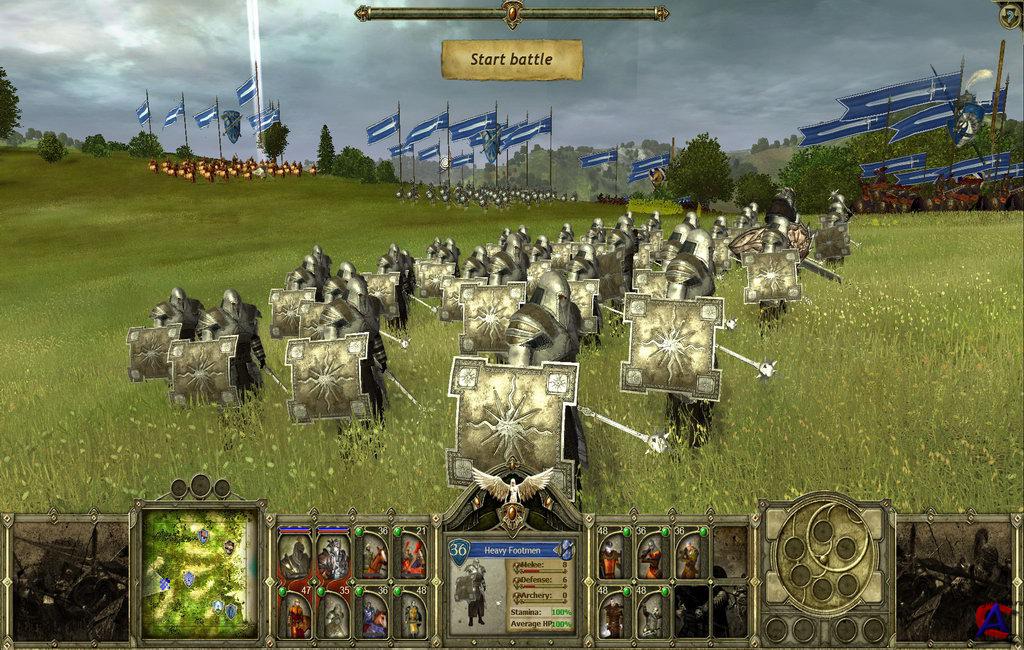The image size is (1024, 650).
Task: Select the red cavalry card numbered 21
Action: 412,556
